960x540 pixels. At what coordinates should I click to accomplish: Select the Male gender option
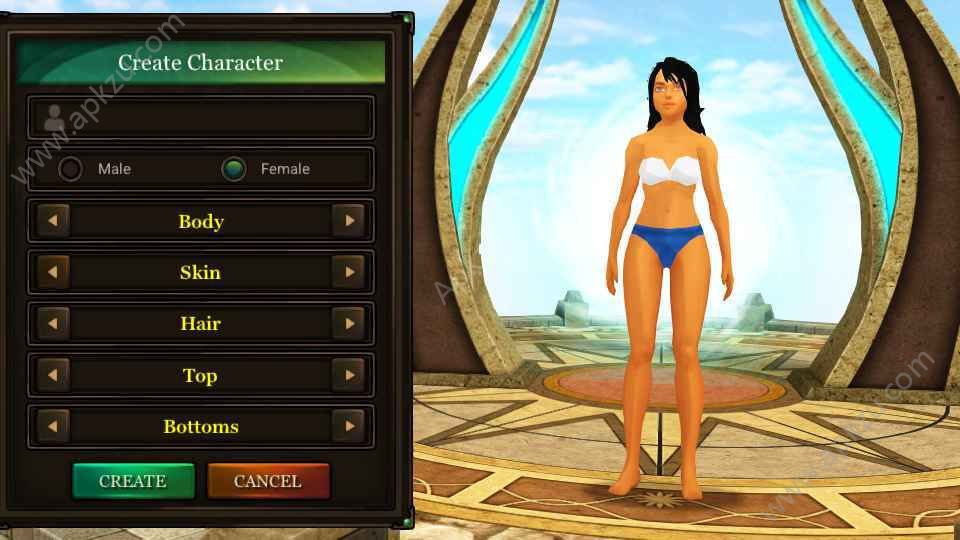(71, 169)
